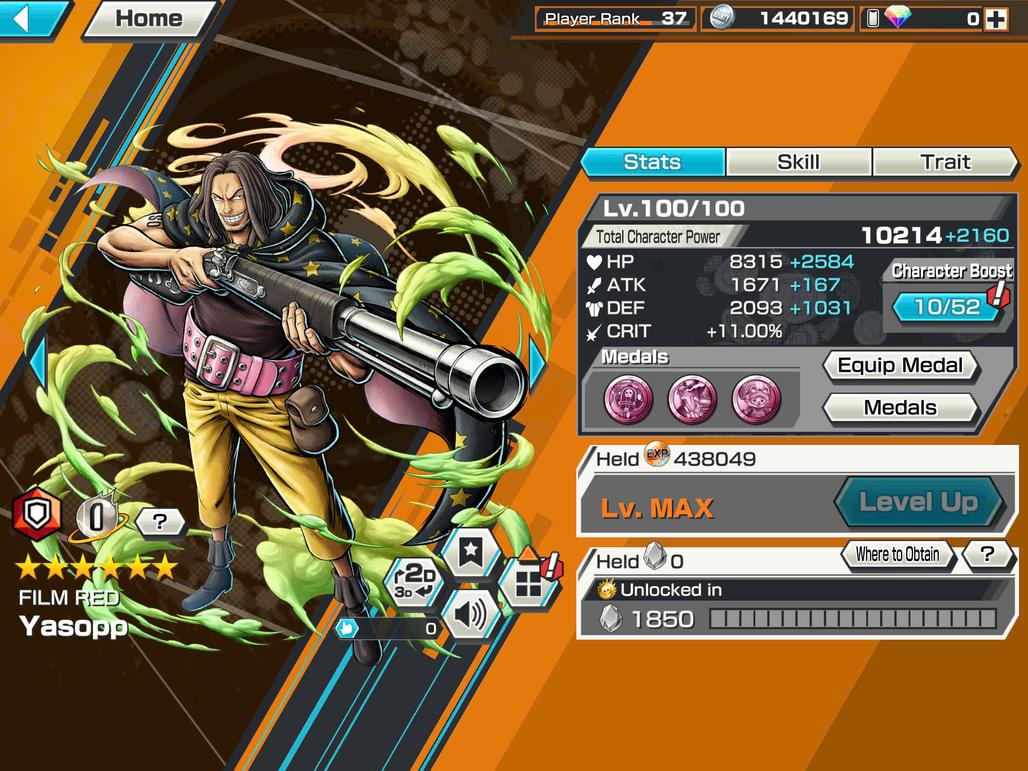View the previous character with left arrow

coord(38,364)
